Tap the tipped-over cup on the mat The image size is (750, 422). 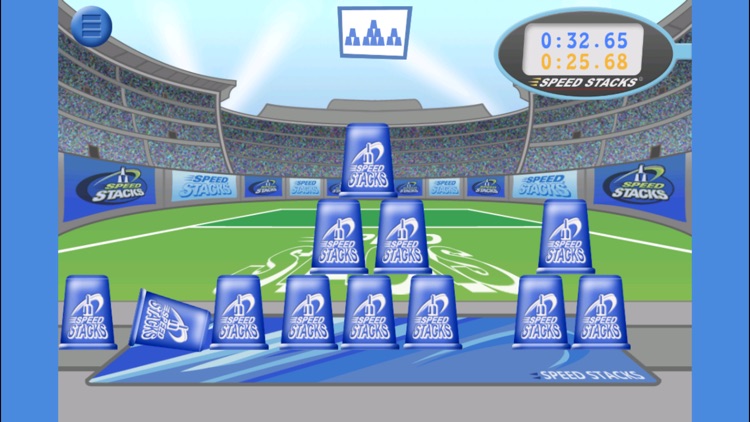(x=170, y=320)
